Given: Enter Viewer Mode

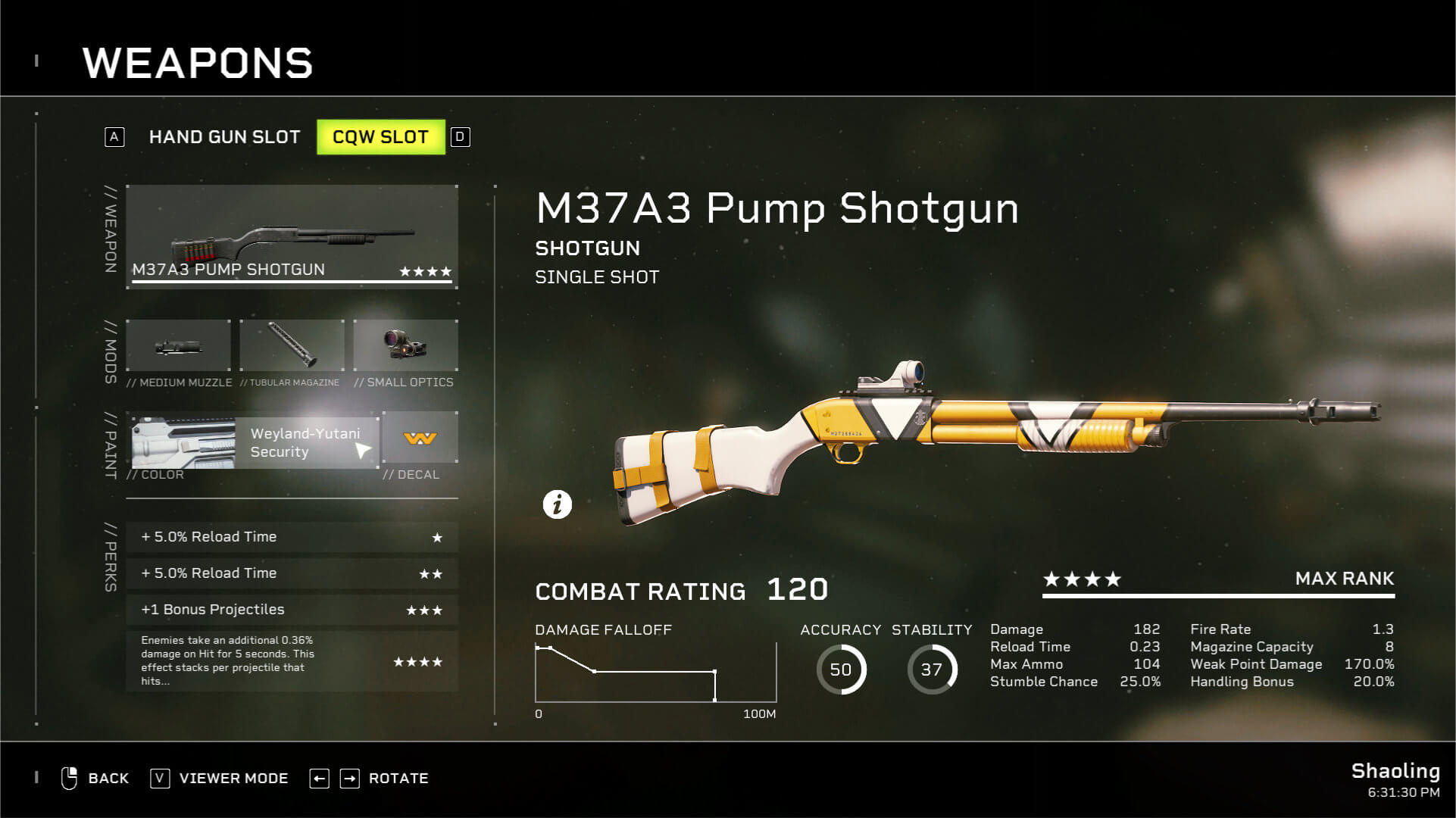Looking at the screenshot, I should coord(220,779).
